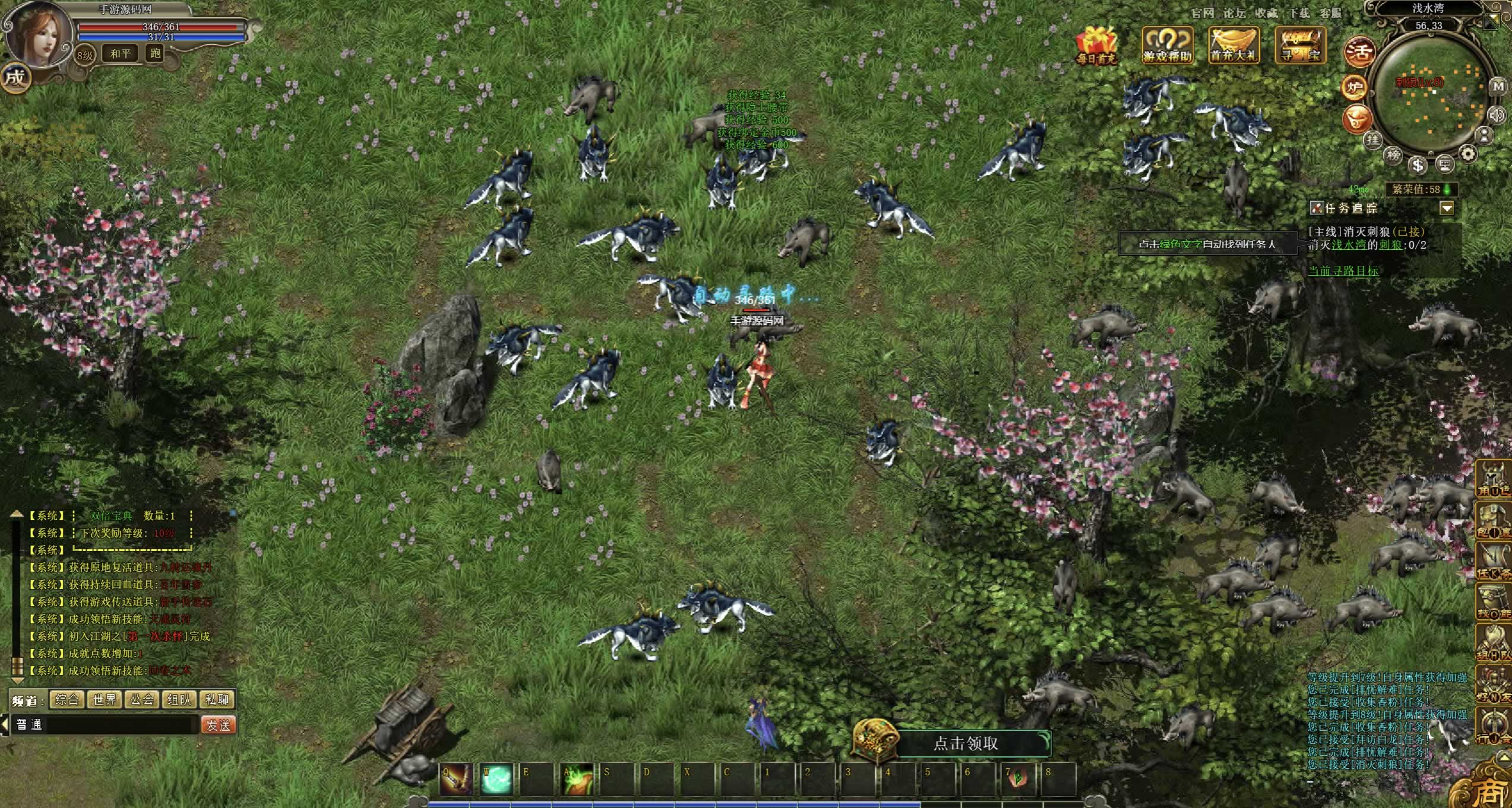Viewport: 1512px width, 808px height.
Task: Switch chat channel to 公会
Action: [x=142, y=699]
